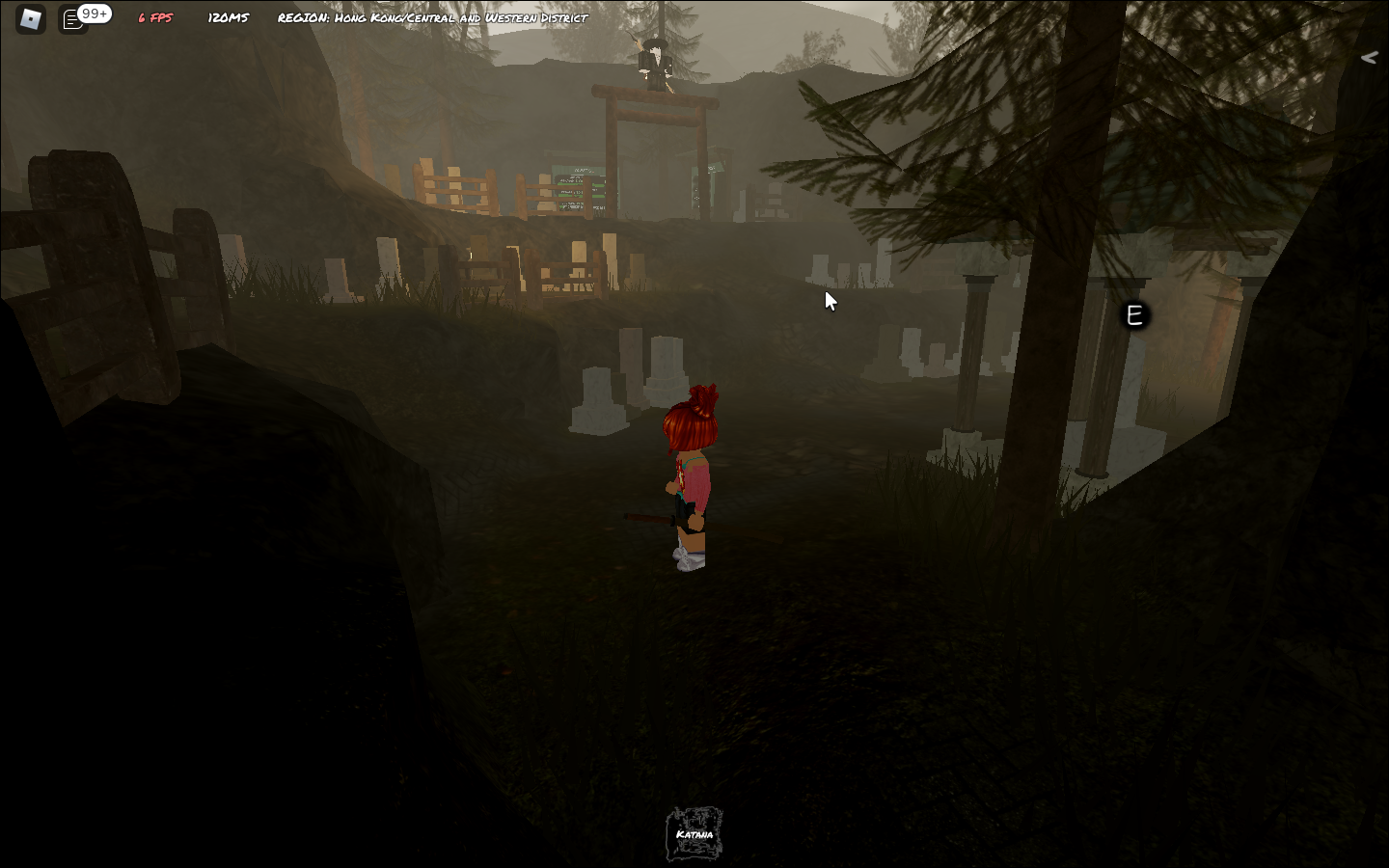Open the chat icon with 99+ badge
The height and width of the screenshot is (868, 1389).
(73, 18)
